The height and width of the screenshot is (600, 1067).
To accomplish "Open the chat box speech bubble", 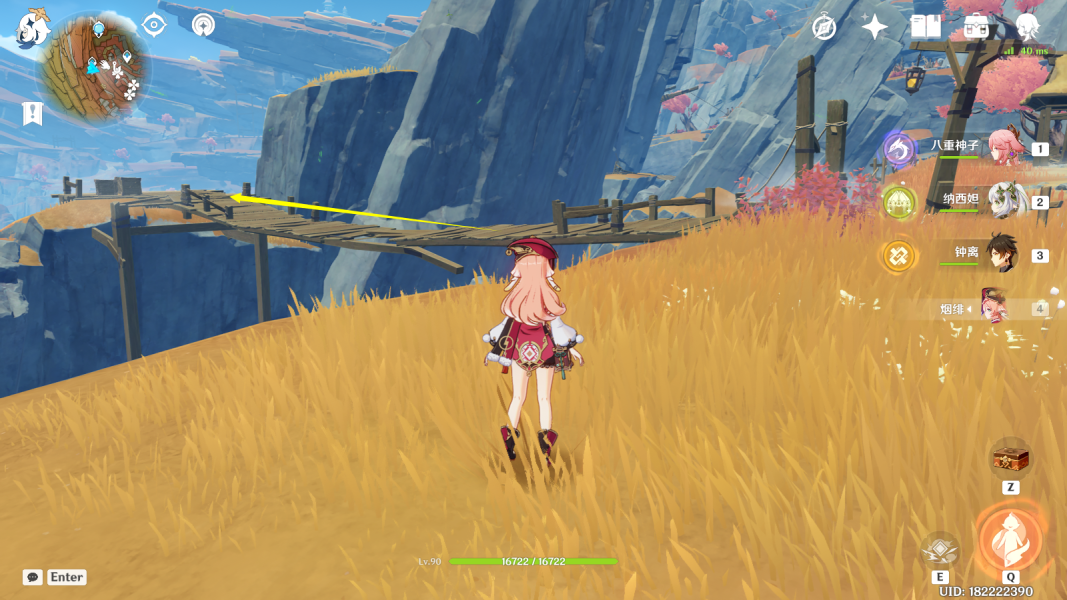I will [x=33, y=577].
